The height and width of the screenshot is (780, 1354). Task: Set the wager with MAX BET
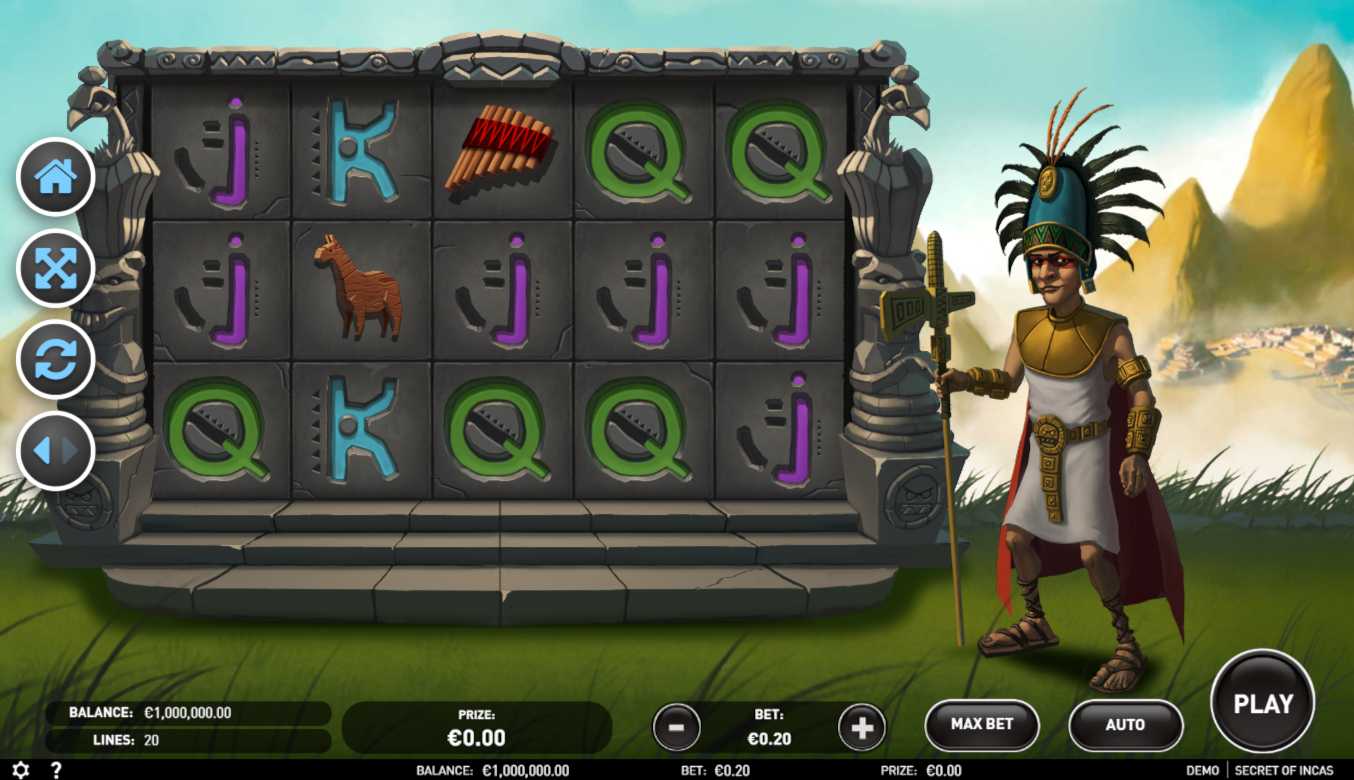tap(981, 724)
